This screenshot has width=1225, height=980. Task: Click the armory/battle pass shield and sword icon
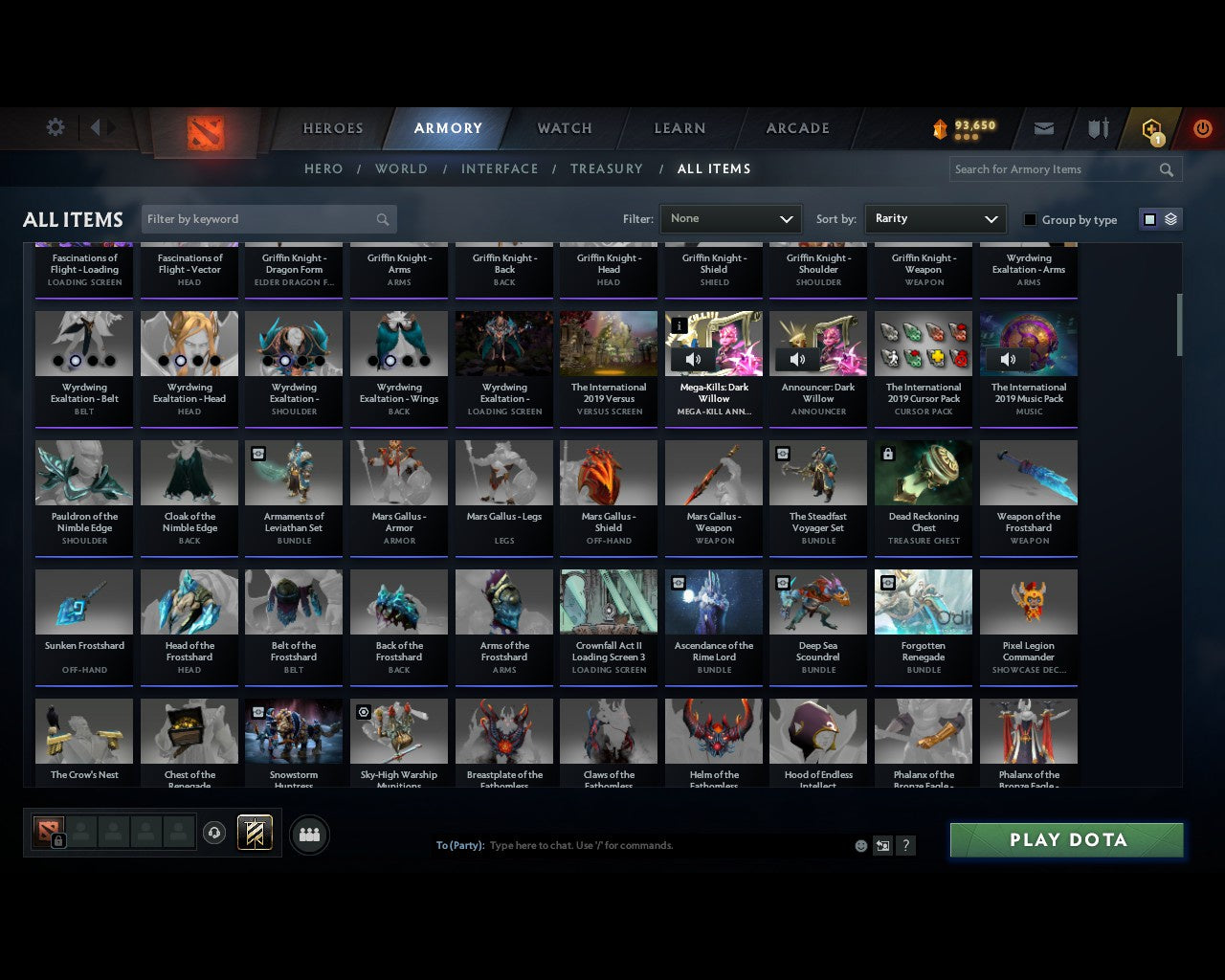point(1097,128)
